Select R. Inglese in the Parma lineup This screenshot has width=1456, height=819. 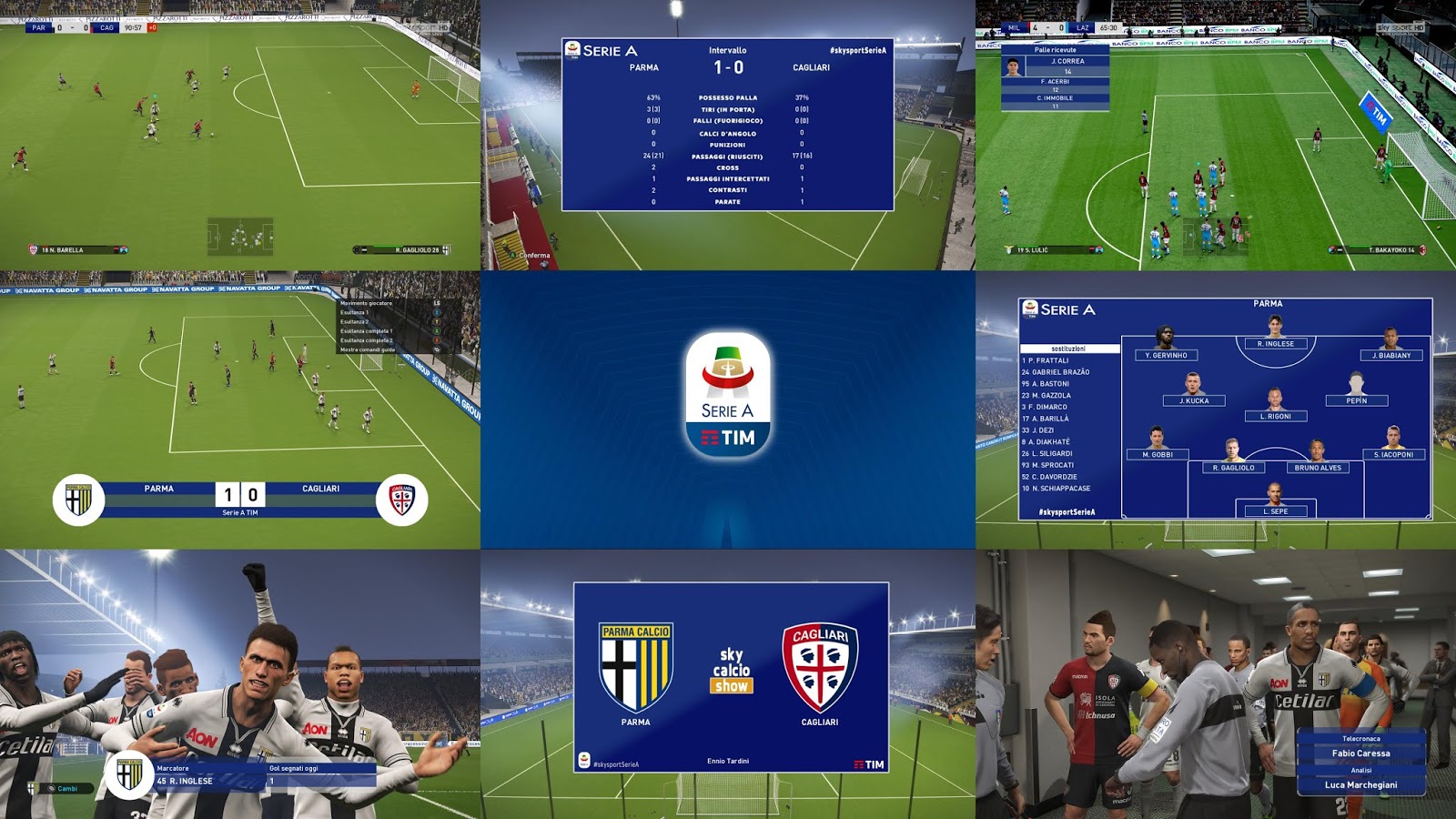point(1275,343)
